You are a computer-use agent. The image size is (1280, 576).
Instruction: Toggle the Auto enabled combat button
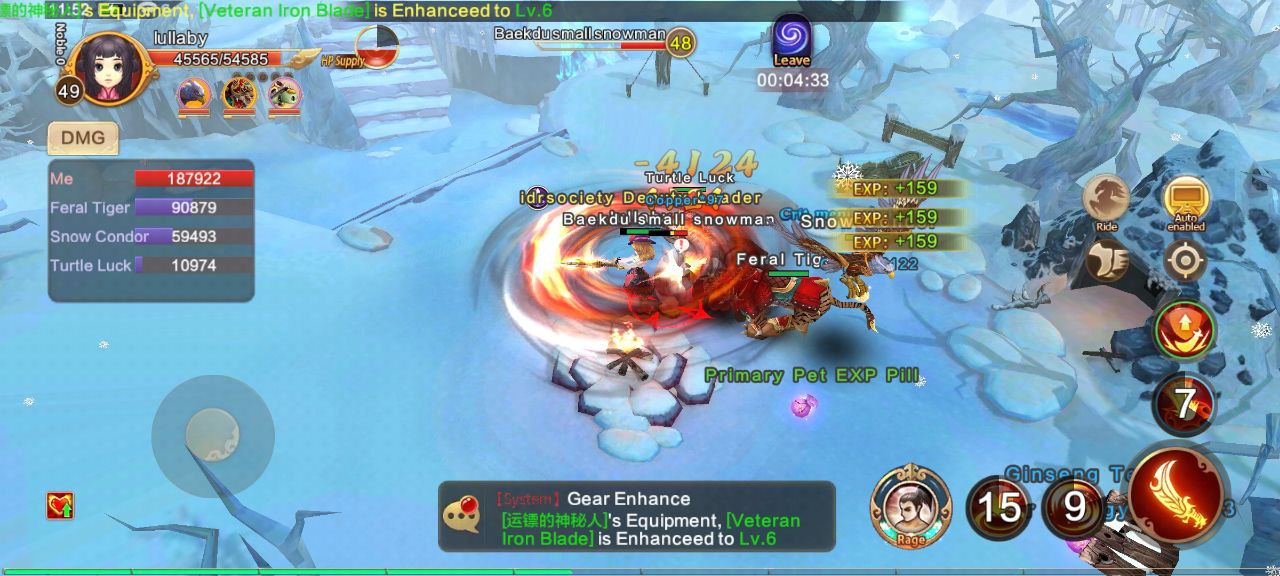pyautogui.click(x=1185, y=201)
